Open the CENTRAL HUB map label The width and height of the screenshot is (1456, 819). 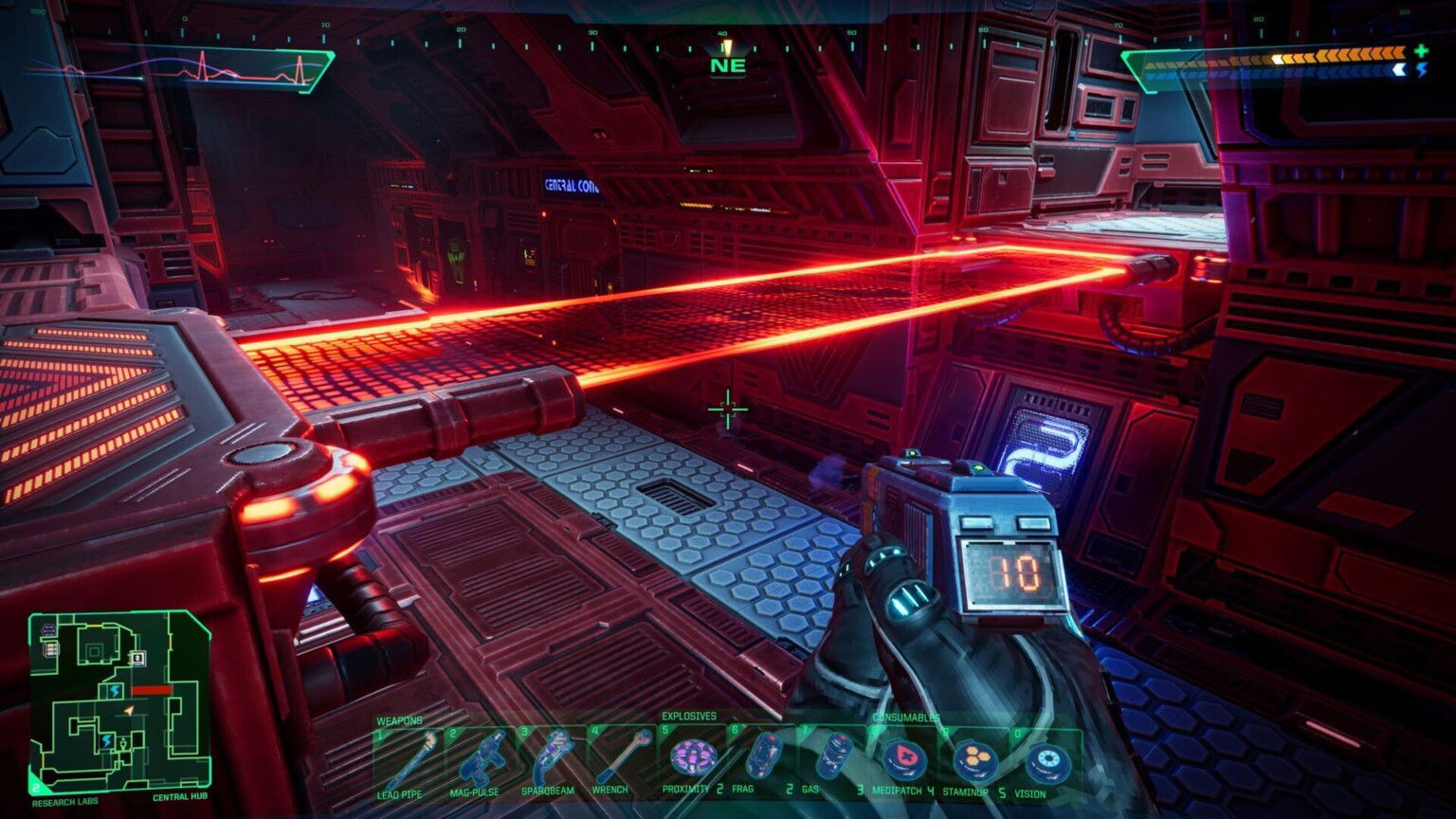pos(180,798)
